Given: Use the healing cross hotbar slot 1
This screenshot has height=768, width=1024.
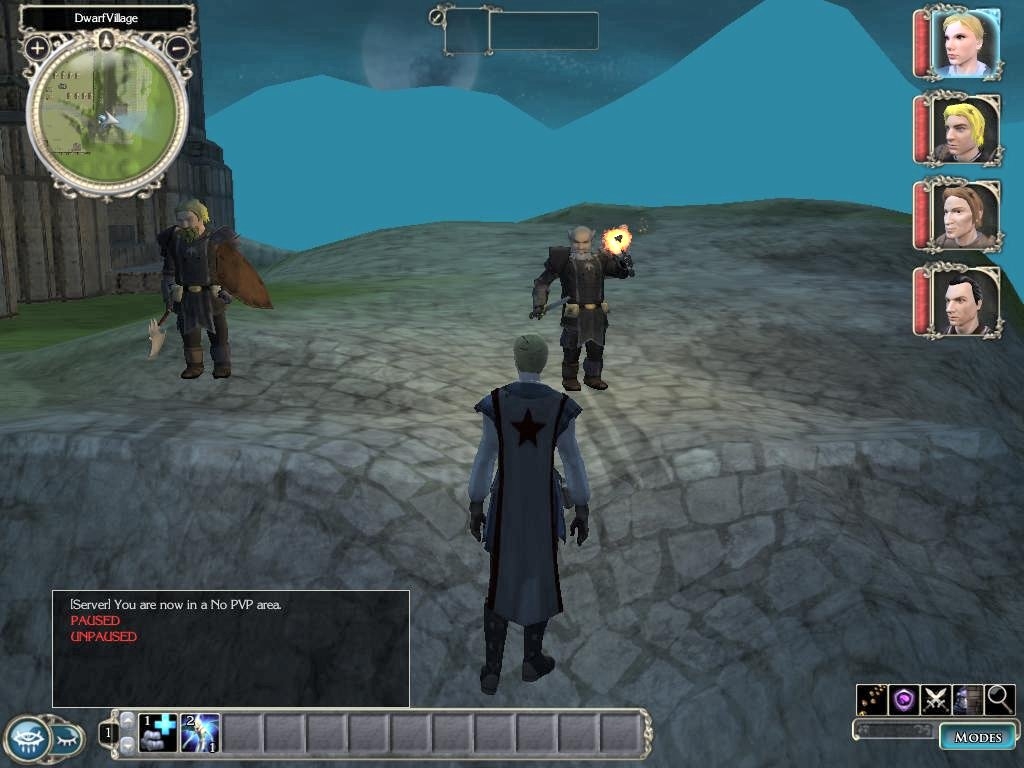Looking at the screenshot, I should point(158,733).
